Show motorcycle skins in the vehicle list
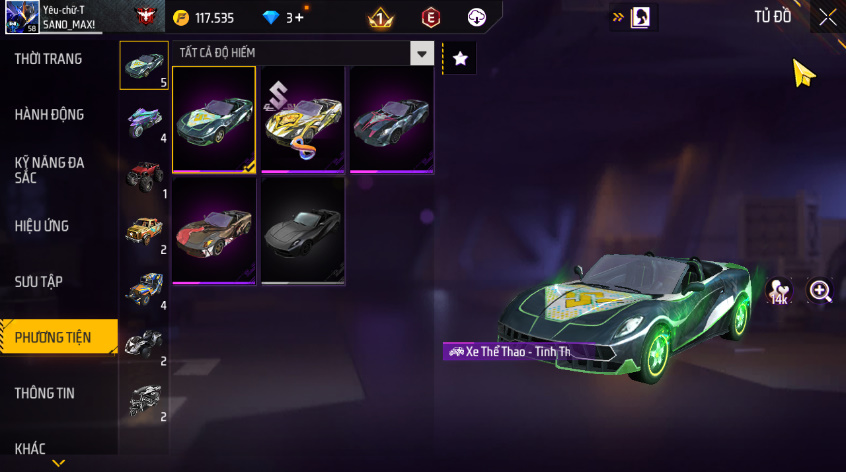 click(143, 121)
